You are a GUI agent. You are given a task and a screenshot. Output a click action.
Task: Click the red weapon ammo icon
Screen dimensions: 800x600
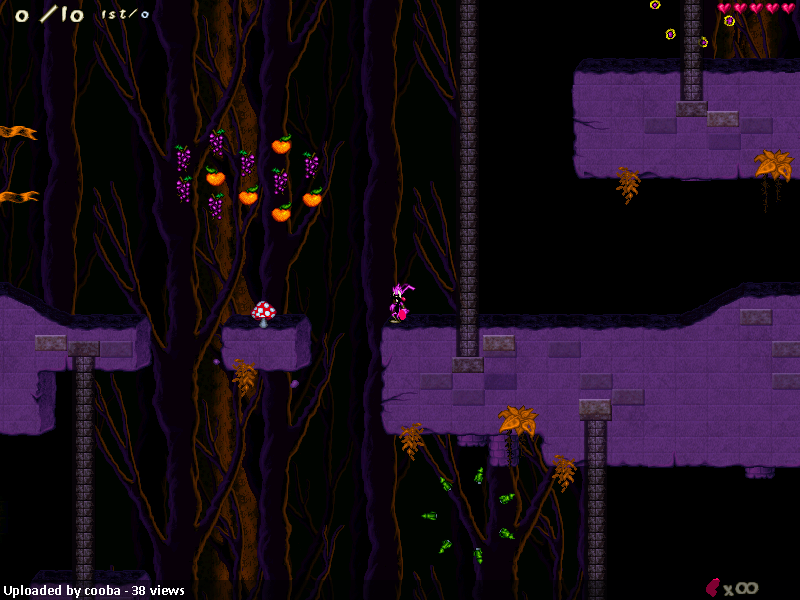pos(713,587)
